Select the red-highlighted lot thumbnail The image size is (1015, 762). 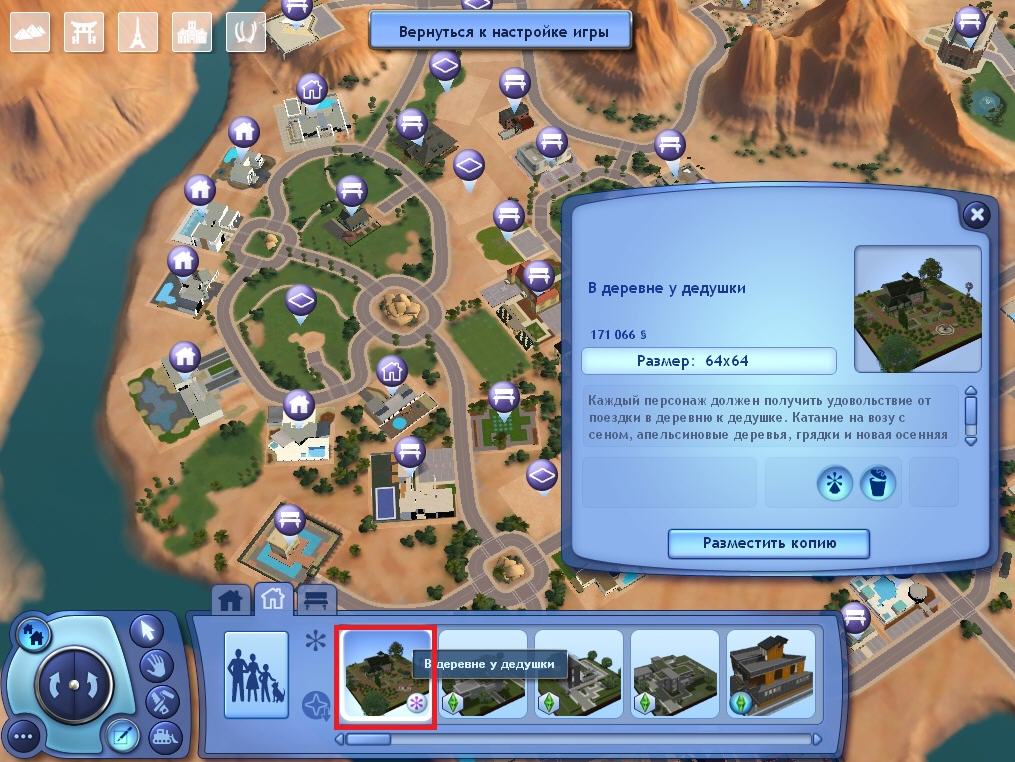pos(386,675)
